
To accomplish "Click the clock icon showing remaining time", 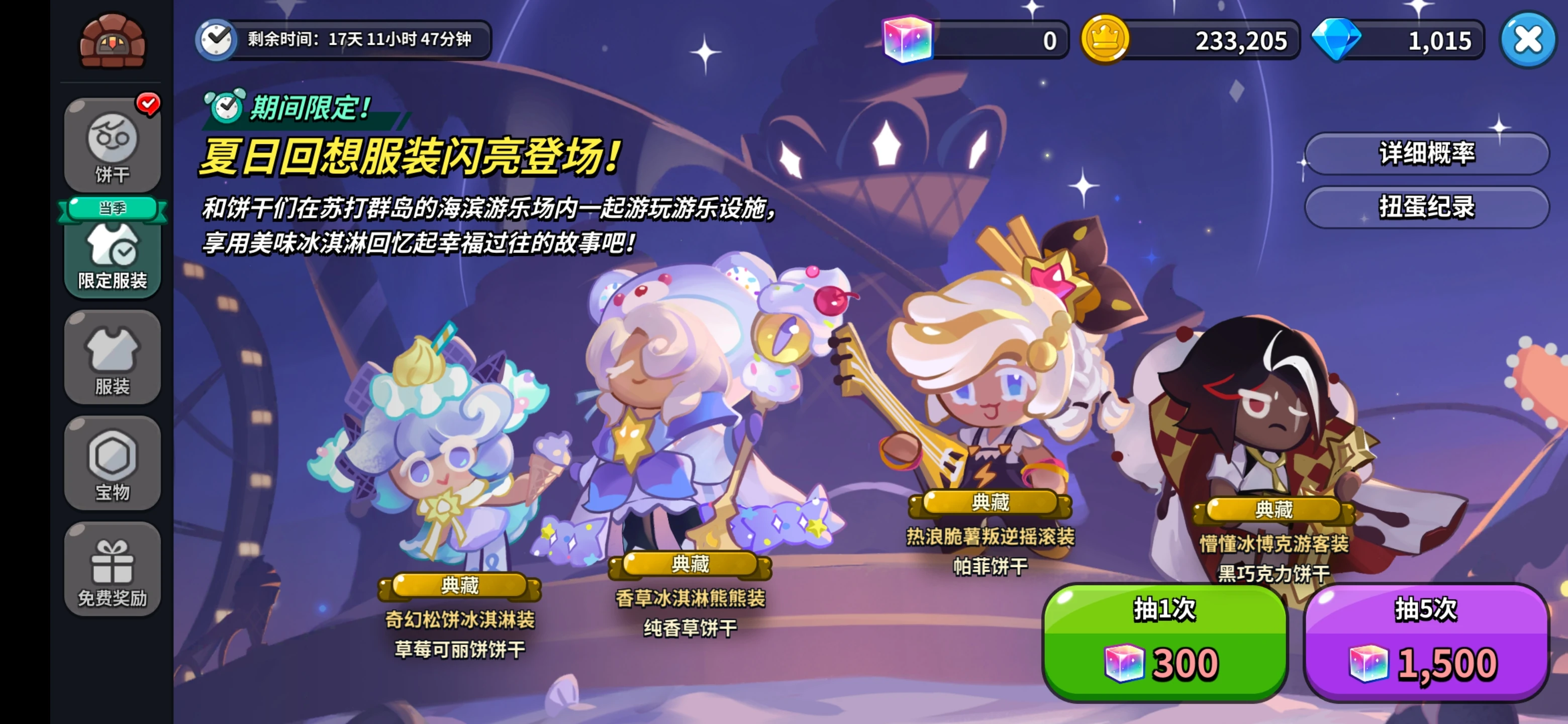I will (216, 41).
